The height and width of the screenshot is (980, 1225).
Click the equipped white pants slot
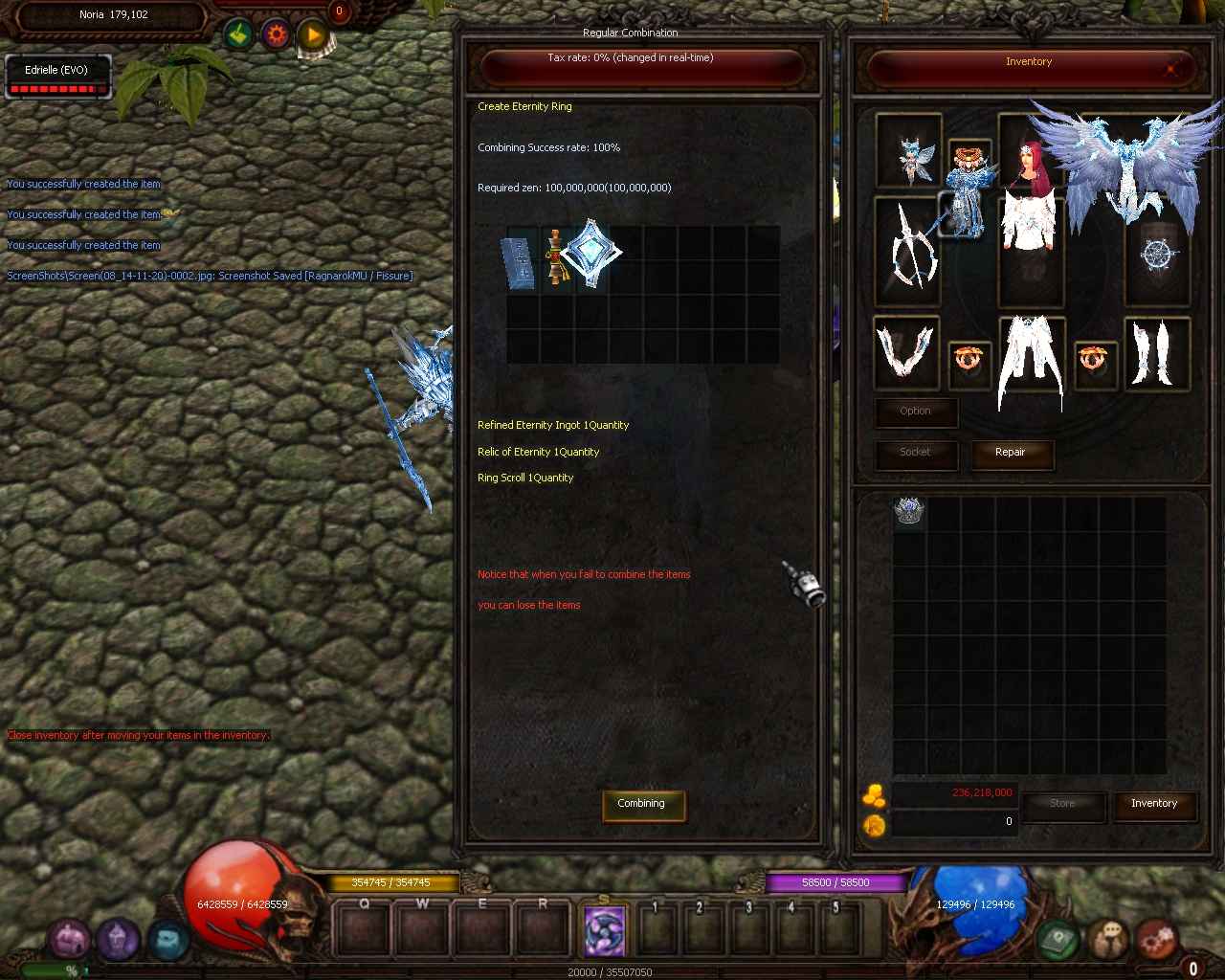pos(1031,359)
